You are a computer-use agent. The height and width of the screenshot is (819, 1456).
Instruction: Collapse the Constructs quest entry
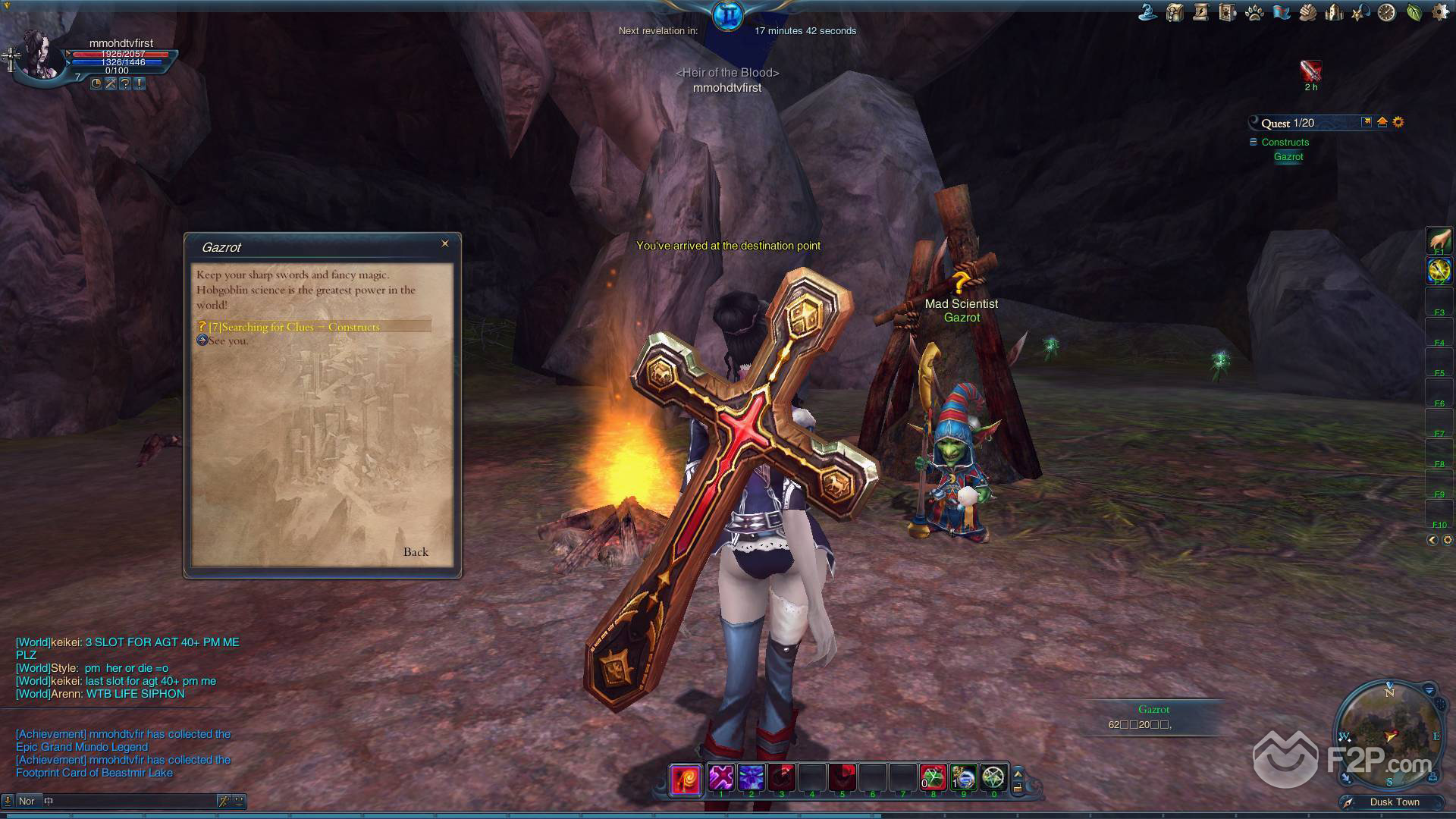click(x=1253, y=142)
